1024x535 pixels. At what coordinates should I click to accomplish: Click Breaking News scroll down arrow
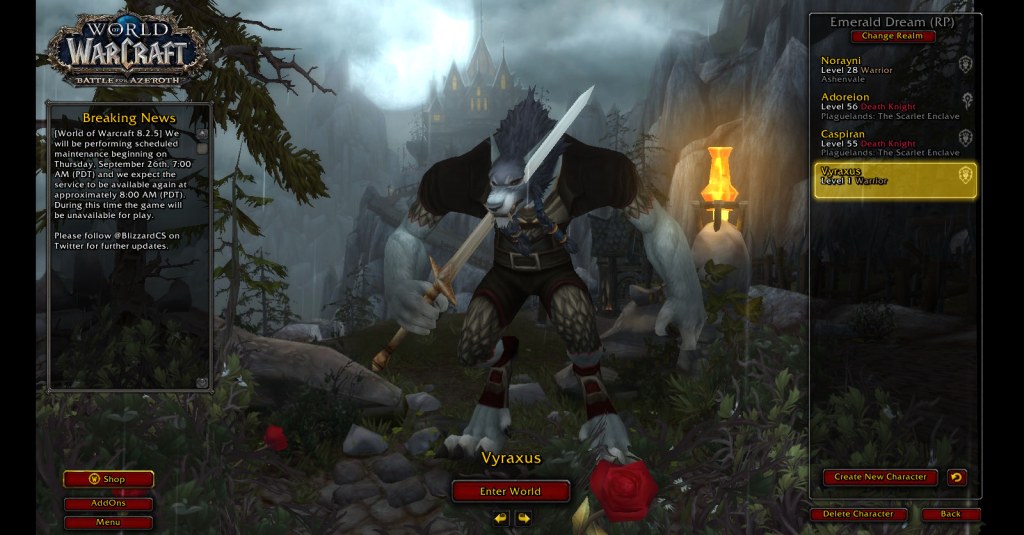(x=202, y=382)
